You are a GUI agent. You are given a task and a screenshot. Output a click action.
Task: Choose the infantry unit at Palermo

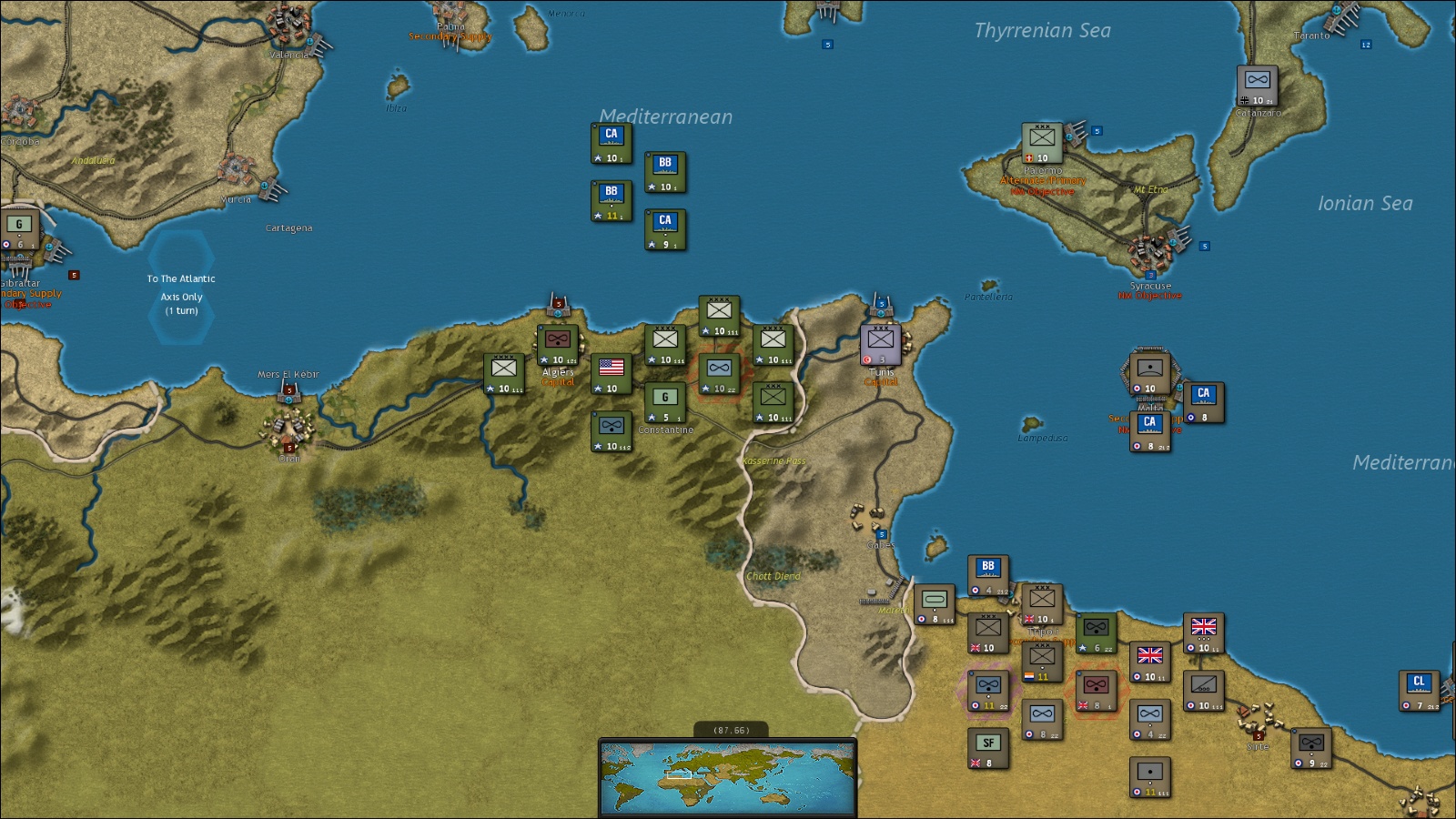[x=1042, y=143]
